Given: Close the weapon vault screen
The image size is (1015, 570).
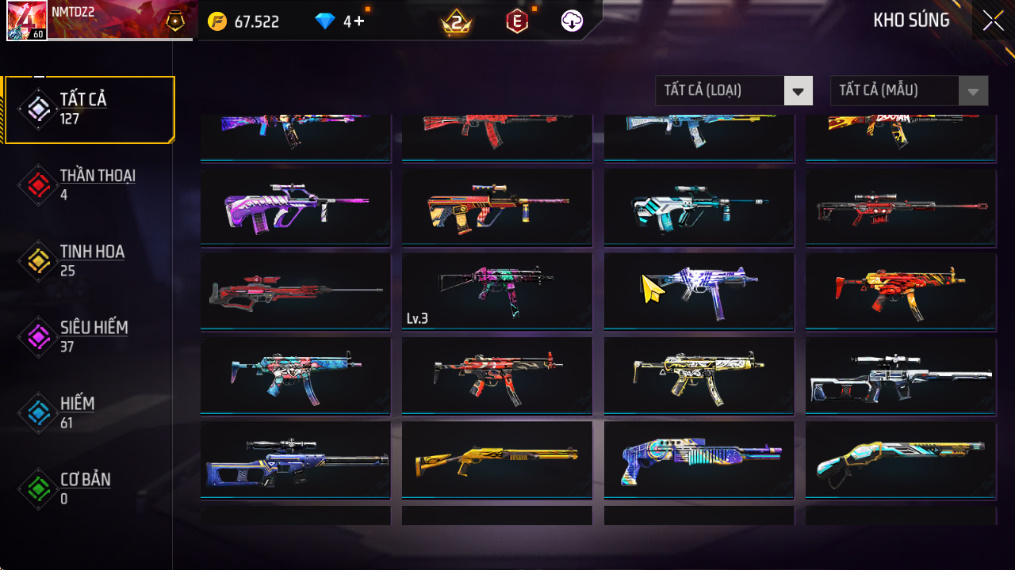Looking at the screenshot, I should pos(992,21).
